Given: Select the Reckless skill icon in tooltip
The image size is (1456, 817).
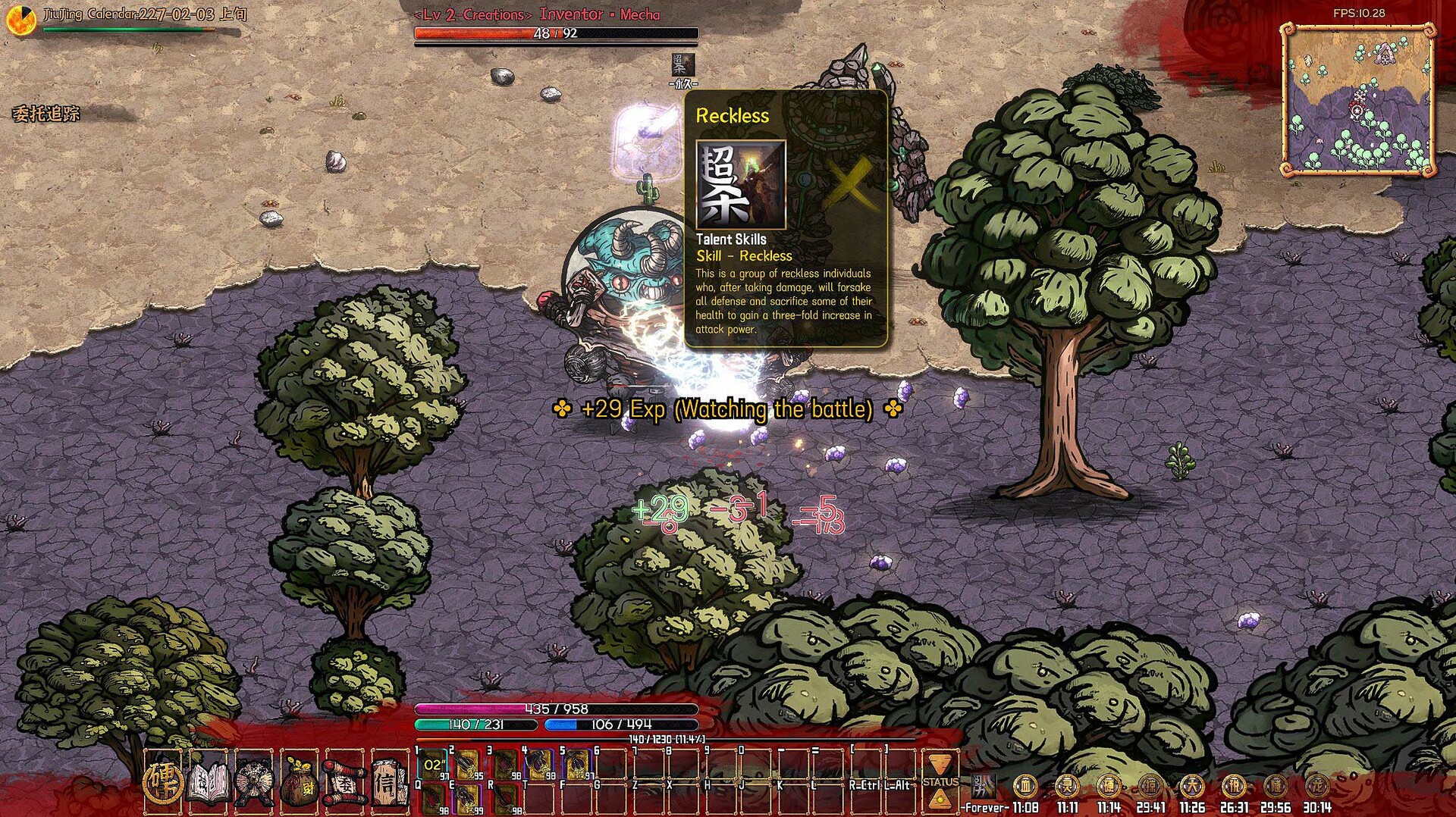Looking at the screenshot, I should pyautogui.click(x=741, y=185).
